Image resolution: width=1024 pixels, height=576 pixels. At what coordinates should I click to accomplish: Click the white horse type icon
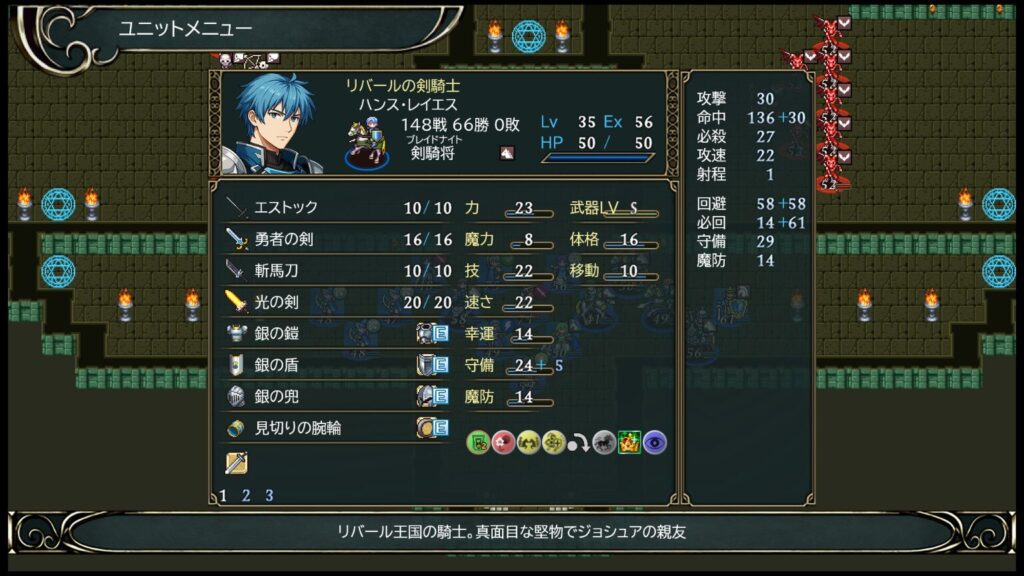(x=507, y=153)
